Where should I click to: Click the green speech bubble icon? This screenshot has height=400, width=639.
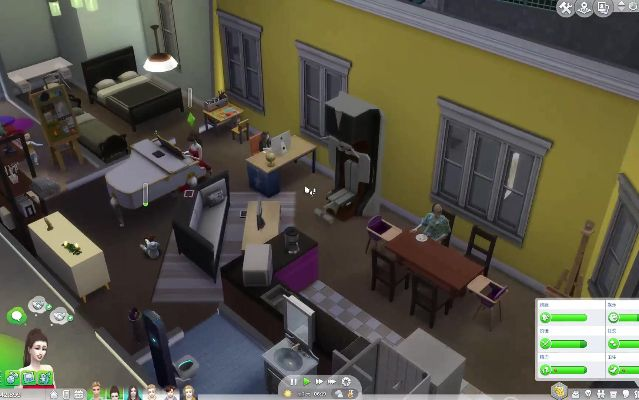pos(16,316)
